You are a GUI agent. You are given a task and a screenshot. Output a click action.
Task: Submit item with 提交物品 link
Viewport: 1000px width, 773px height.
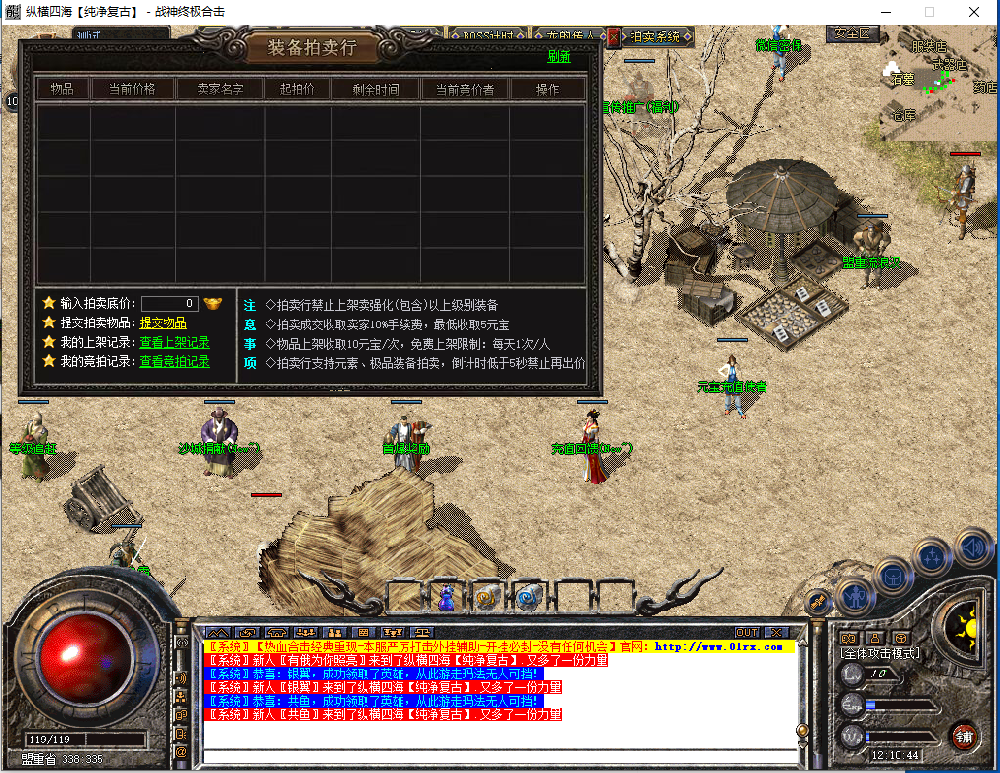tap(163, 322)
